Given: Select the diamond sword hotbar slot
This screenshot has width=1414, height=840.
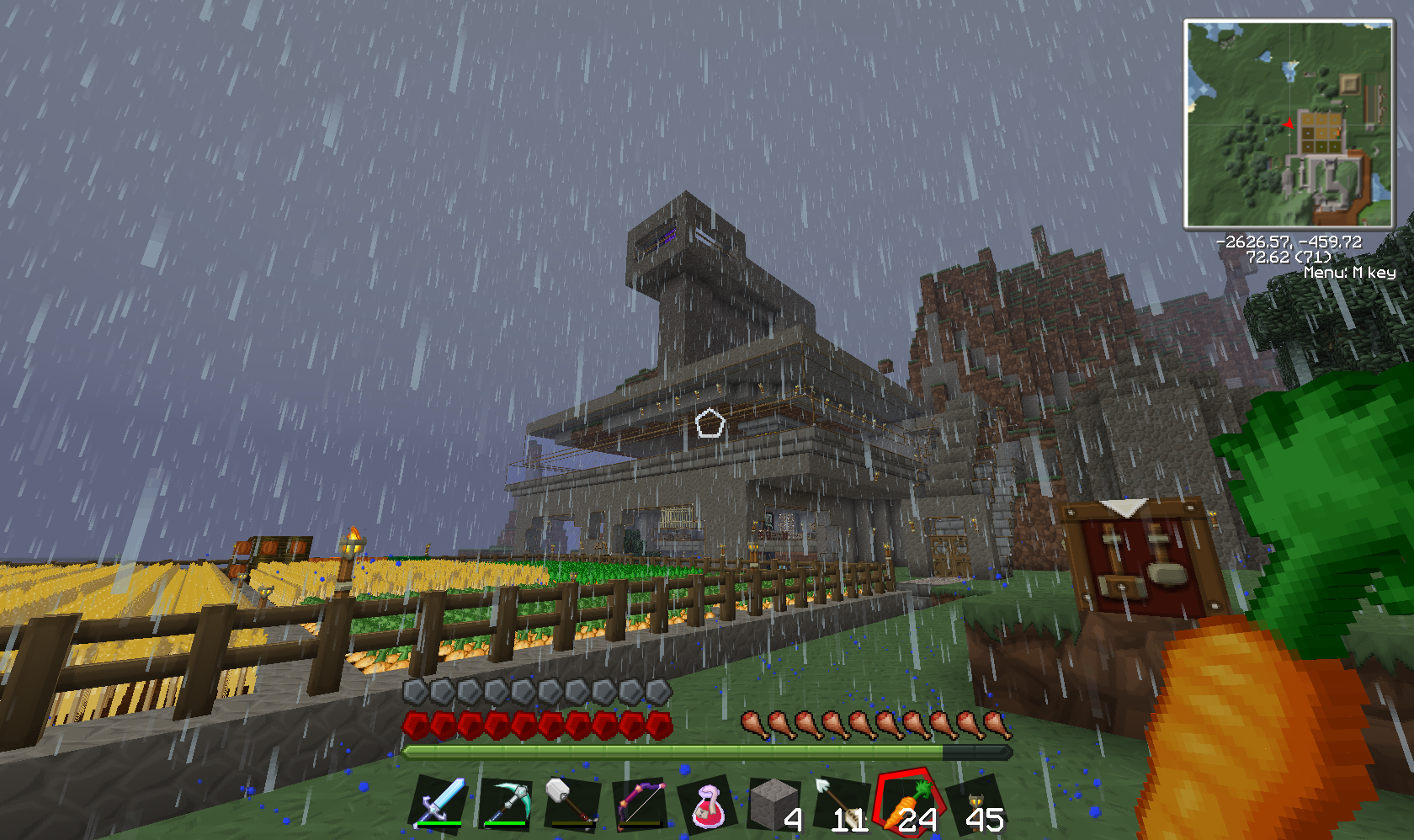Looking at the screenshot, I should pyautogui.click(x=439, y=802).
